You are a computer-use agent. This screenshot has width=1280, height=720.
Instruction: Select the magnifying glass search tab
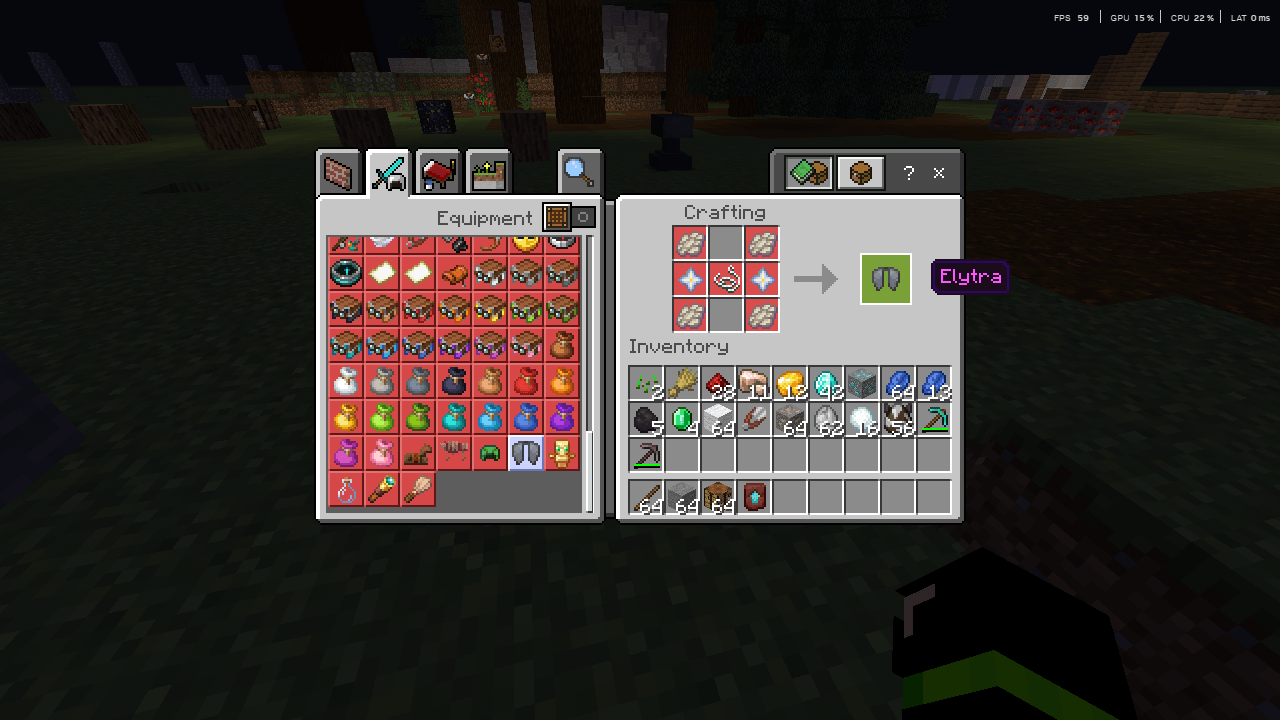click(580, 172)
